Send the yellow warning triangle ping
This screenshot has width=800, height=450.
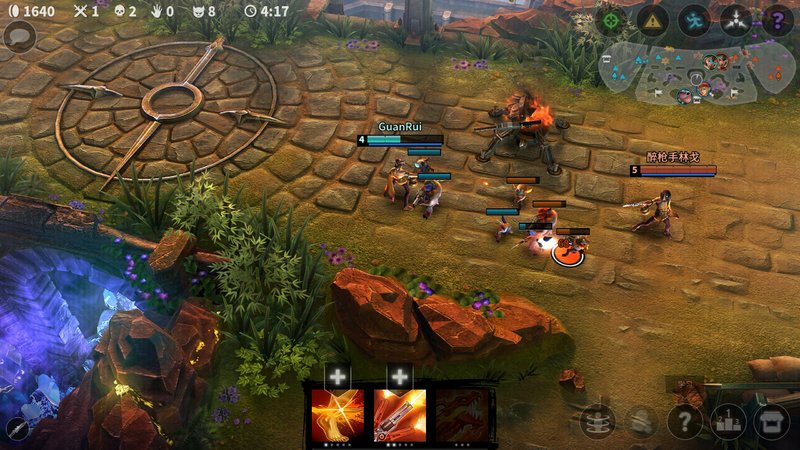point(652,20)
